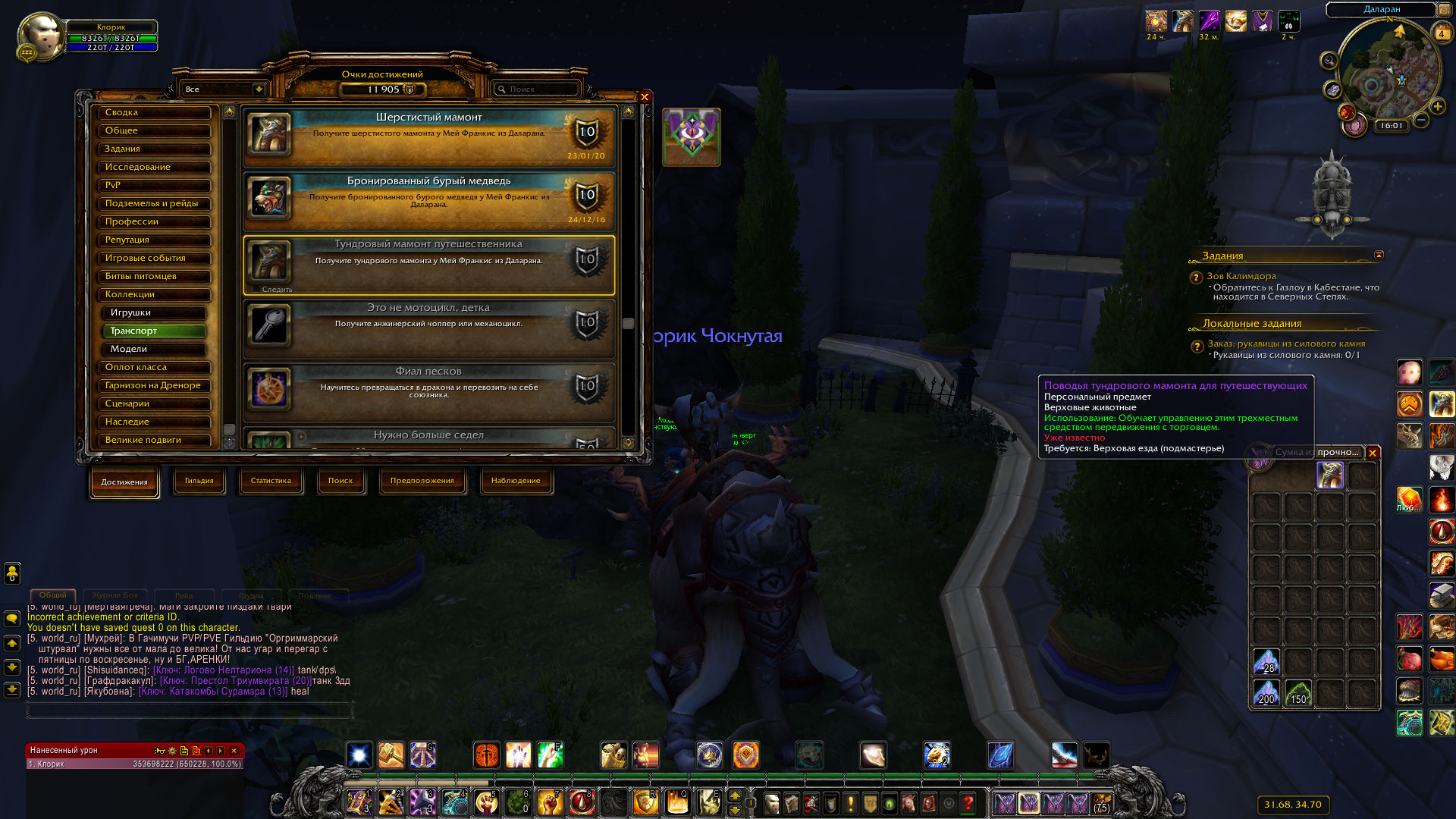
Task: Close the achievements window
Action: (x=644, y=97)
